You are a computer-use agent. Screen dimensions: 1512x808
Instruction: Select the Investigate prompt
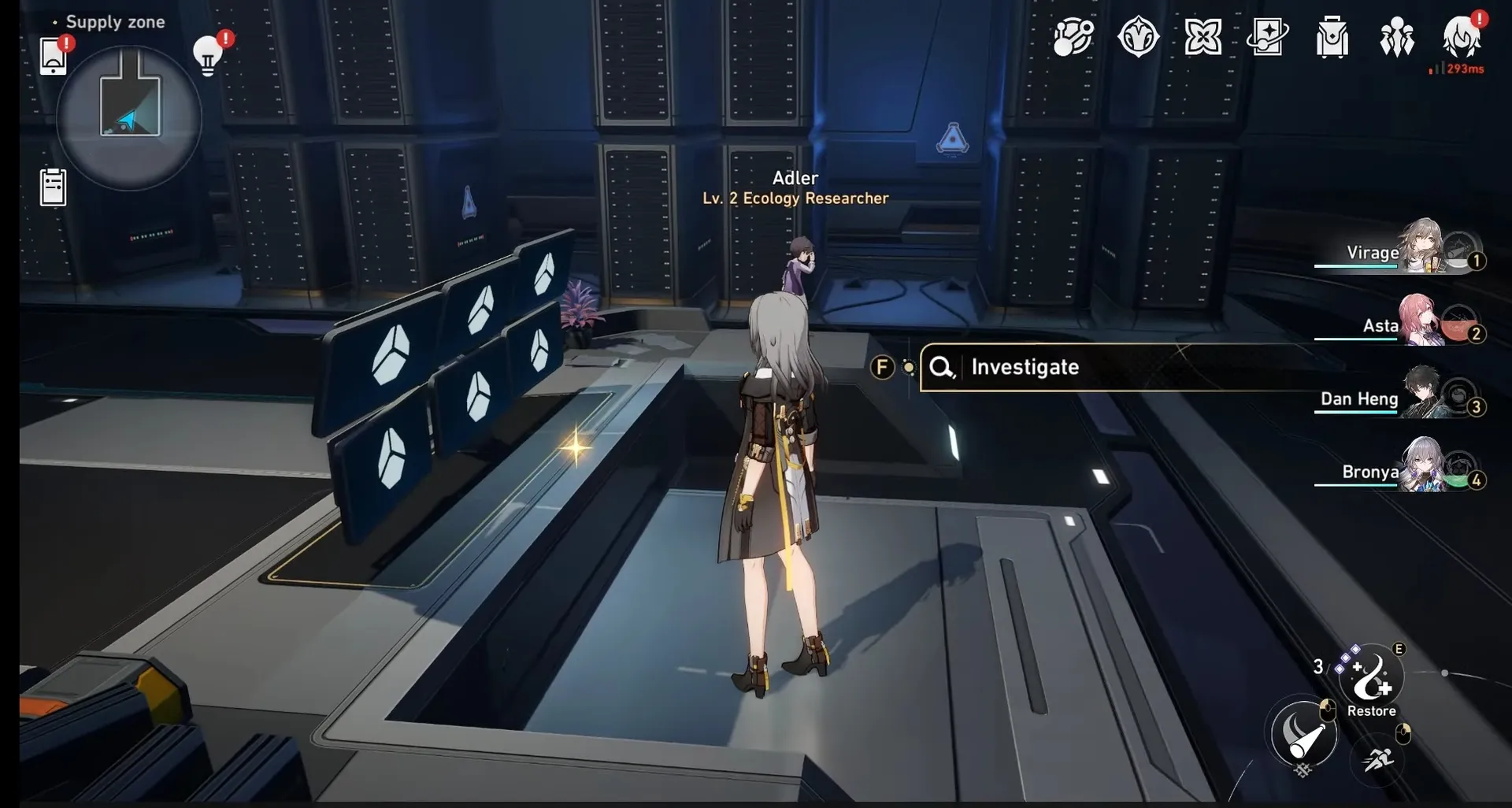click(x=1024, y=367)
